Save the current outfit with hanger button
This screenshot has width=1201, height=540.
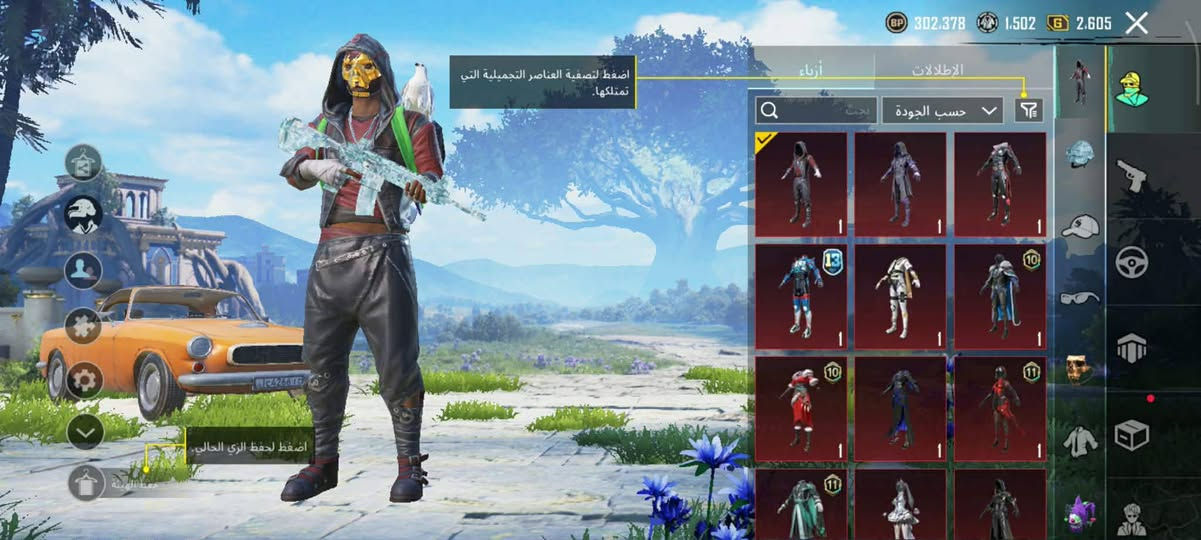(86, 483)
